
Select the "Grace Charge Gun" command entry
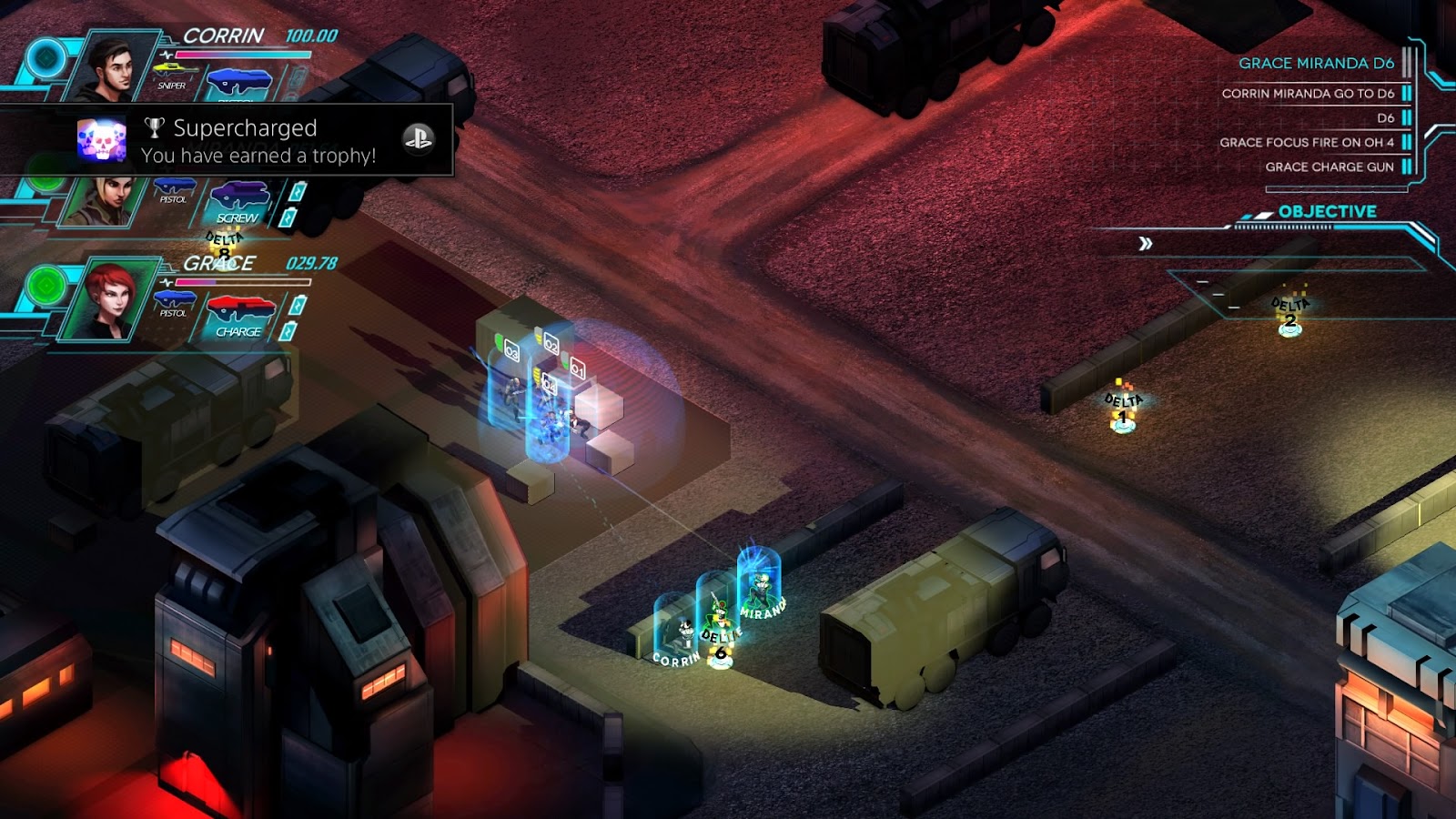point(1329,167)
